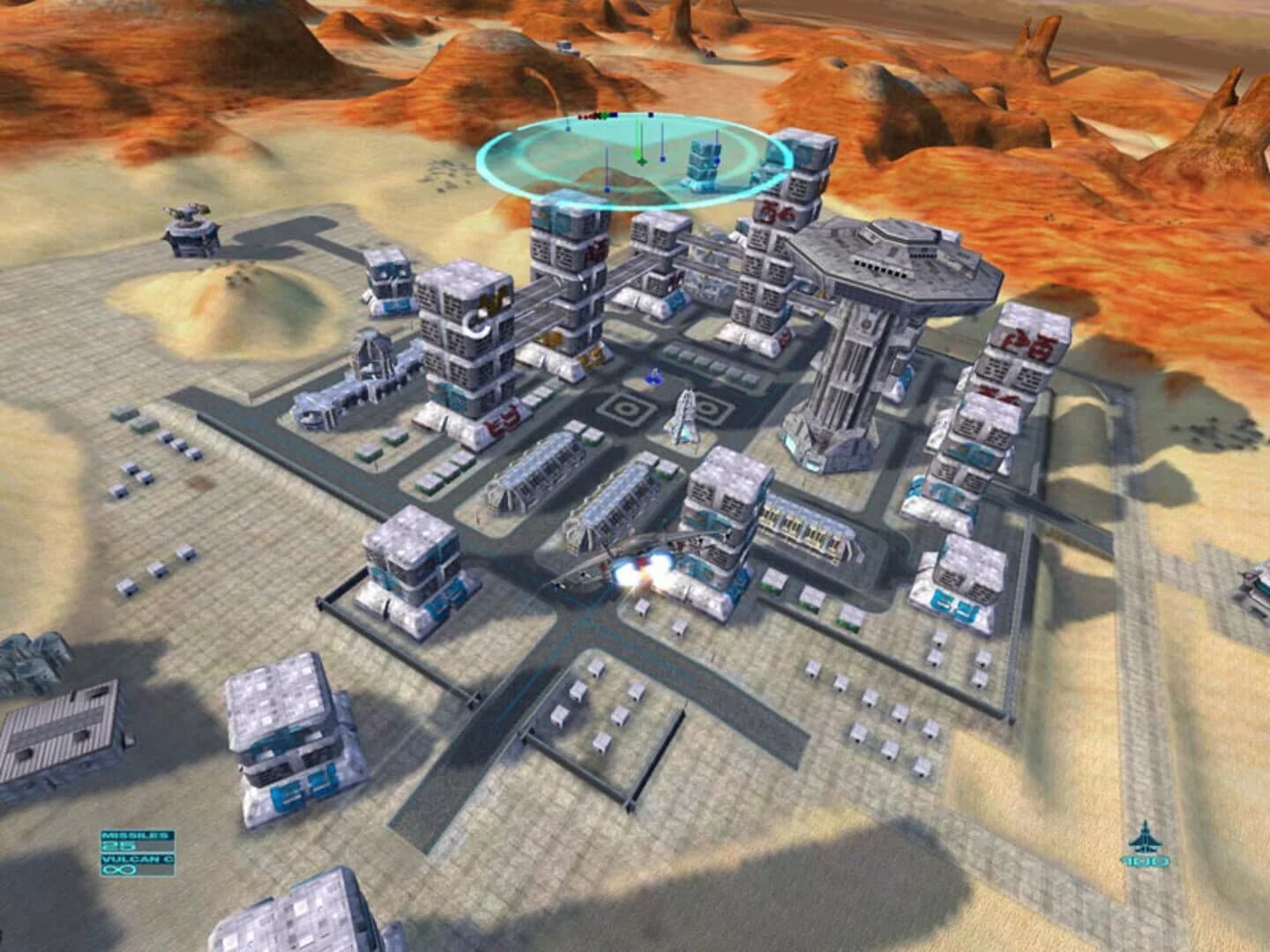Select the dark blue marker atop the radar circle

point(650,115)
